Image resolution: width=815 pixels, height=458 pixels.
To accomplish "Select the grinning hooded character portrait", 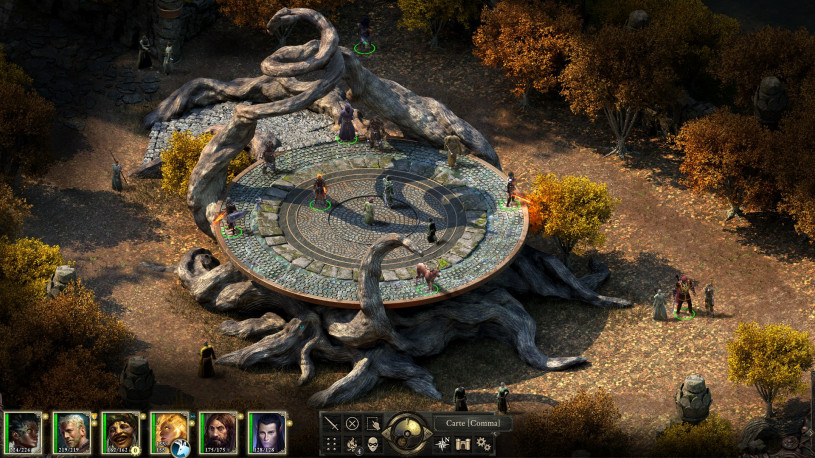I will point(121,432).
